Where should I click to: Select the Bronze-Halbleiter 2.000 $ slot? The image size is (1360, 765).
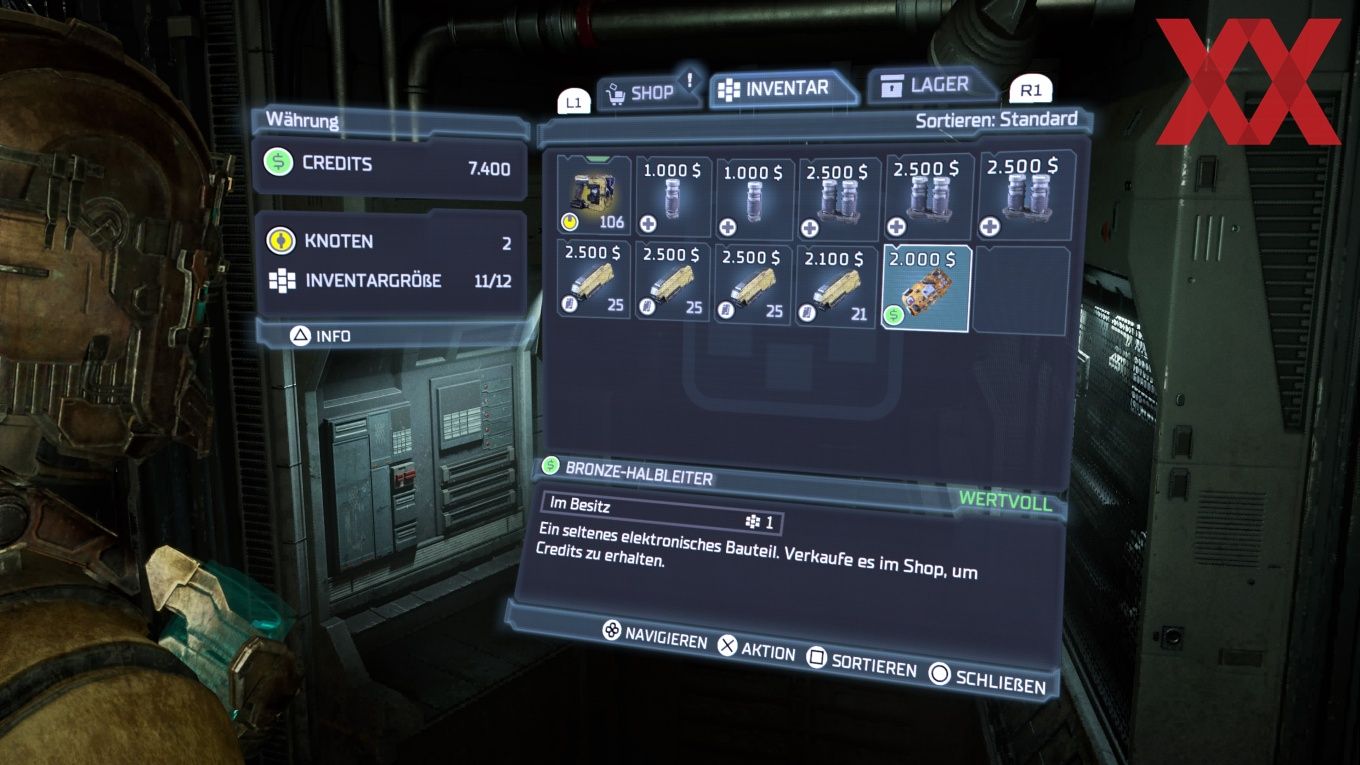[927, 288]
